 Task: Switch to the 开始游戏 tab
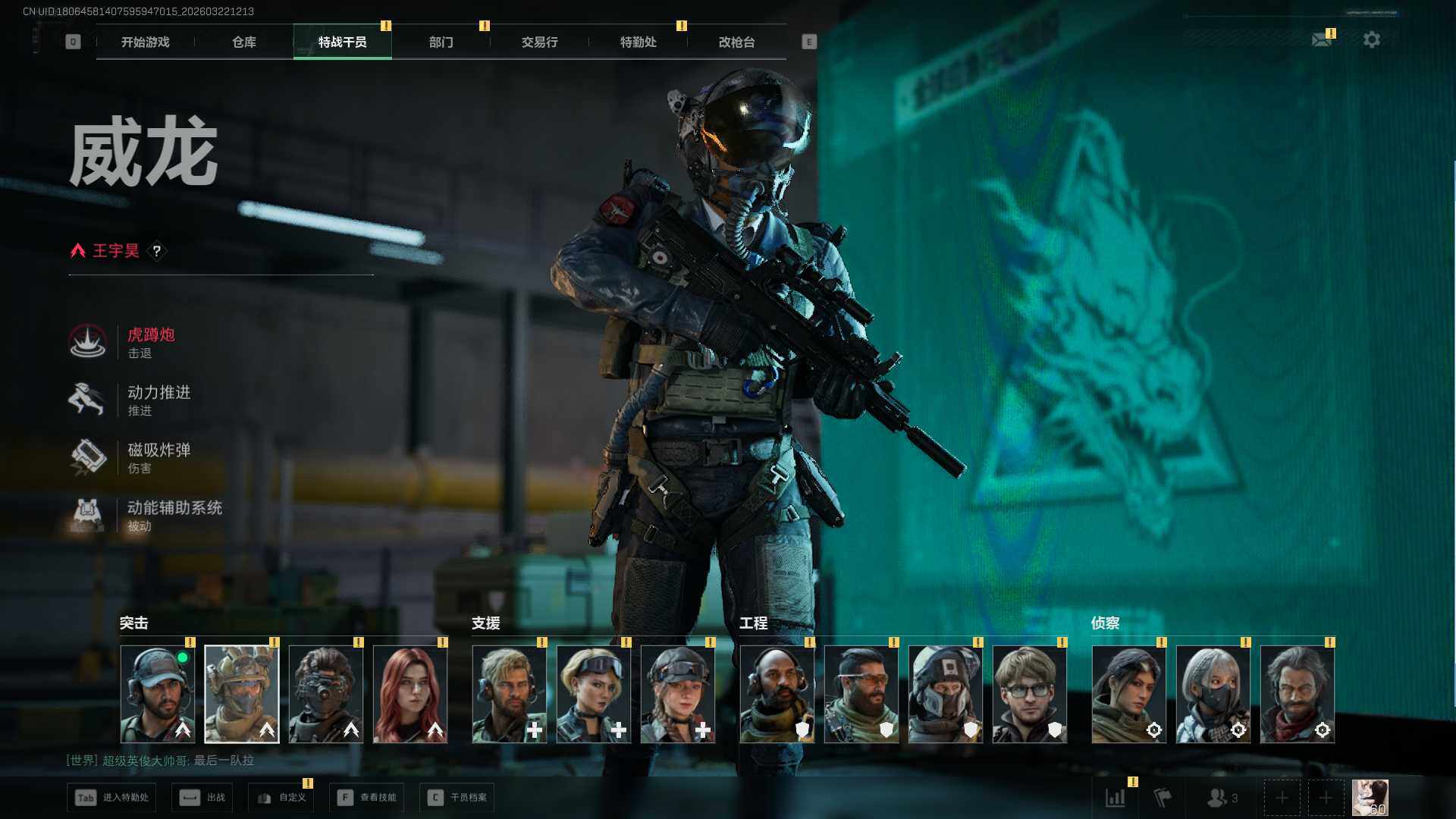[x=145, y=42]
